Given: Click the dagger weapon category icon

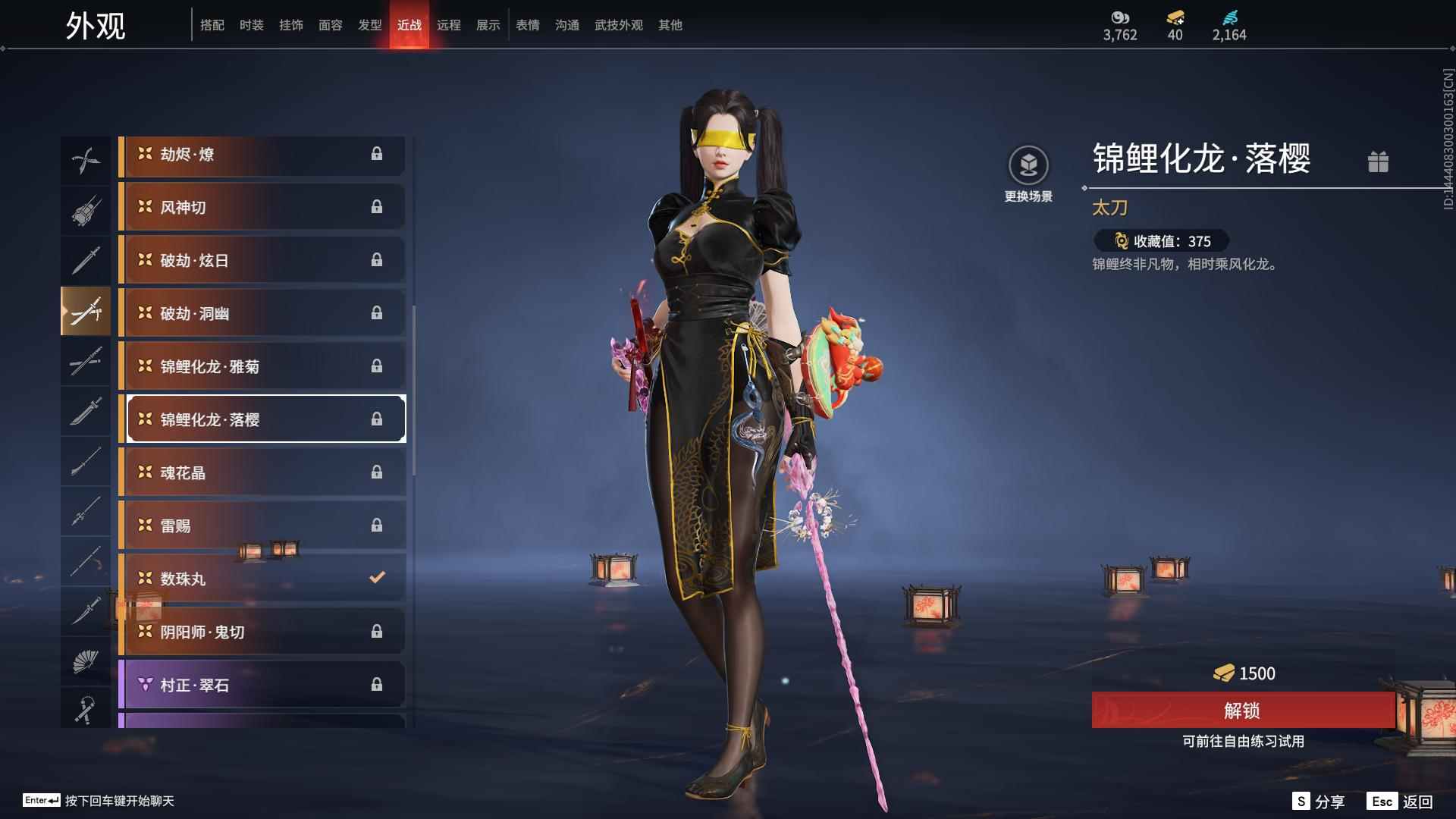Looking at the screenshot, I should (x=86, y=612).
